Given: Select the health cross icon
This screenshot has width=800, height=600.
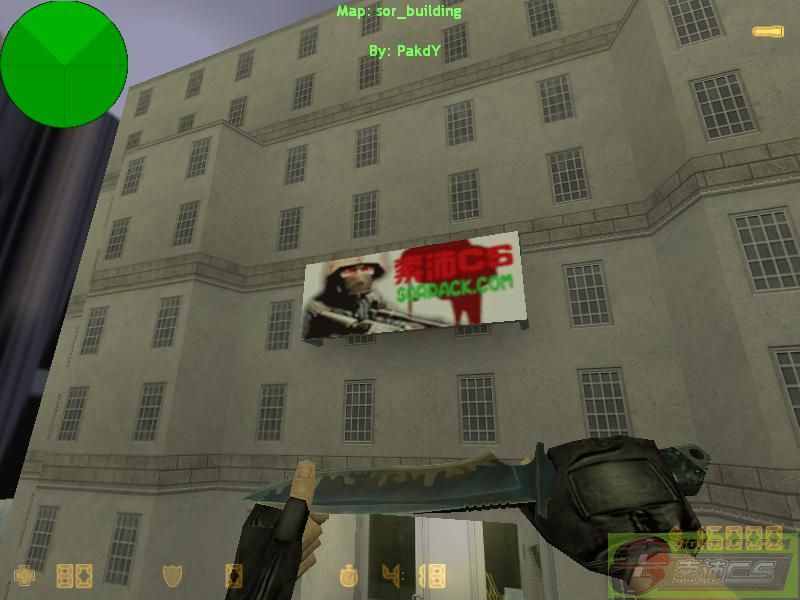Looking at the screenshot, I should point(24,576).
